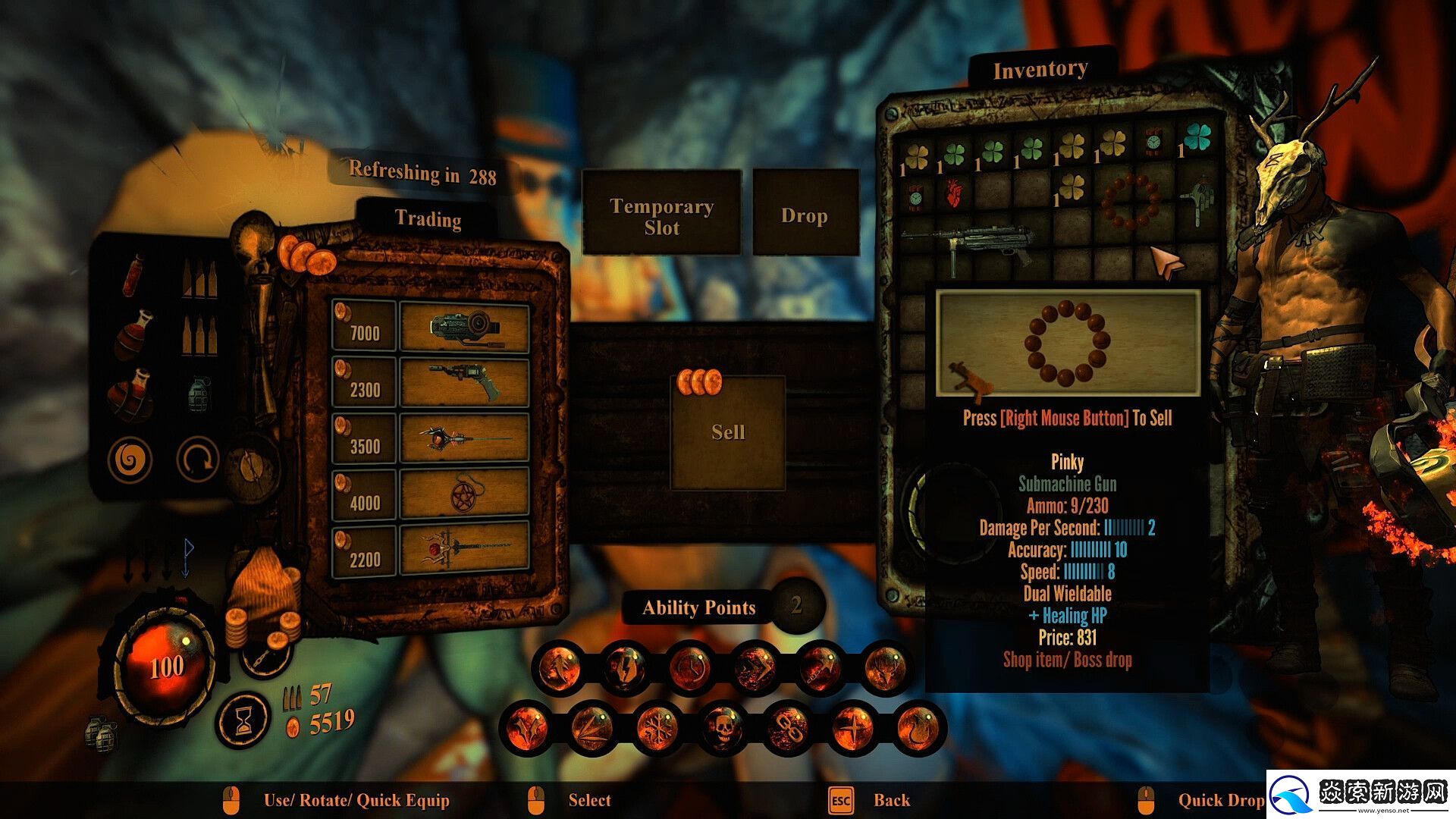Select the snowflake ability orb

tap(657, 729)
